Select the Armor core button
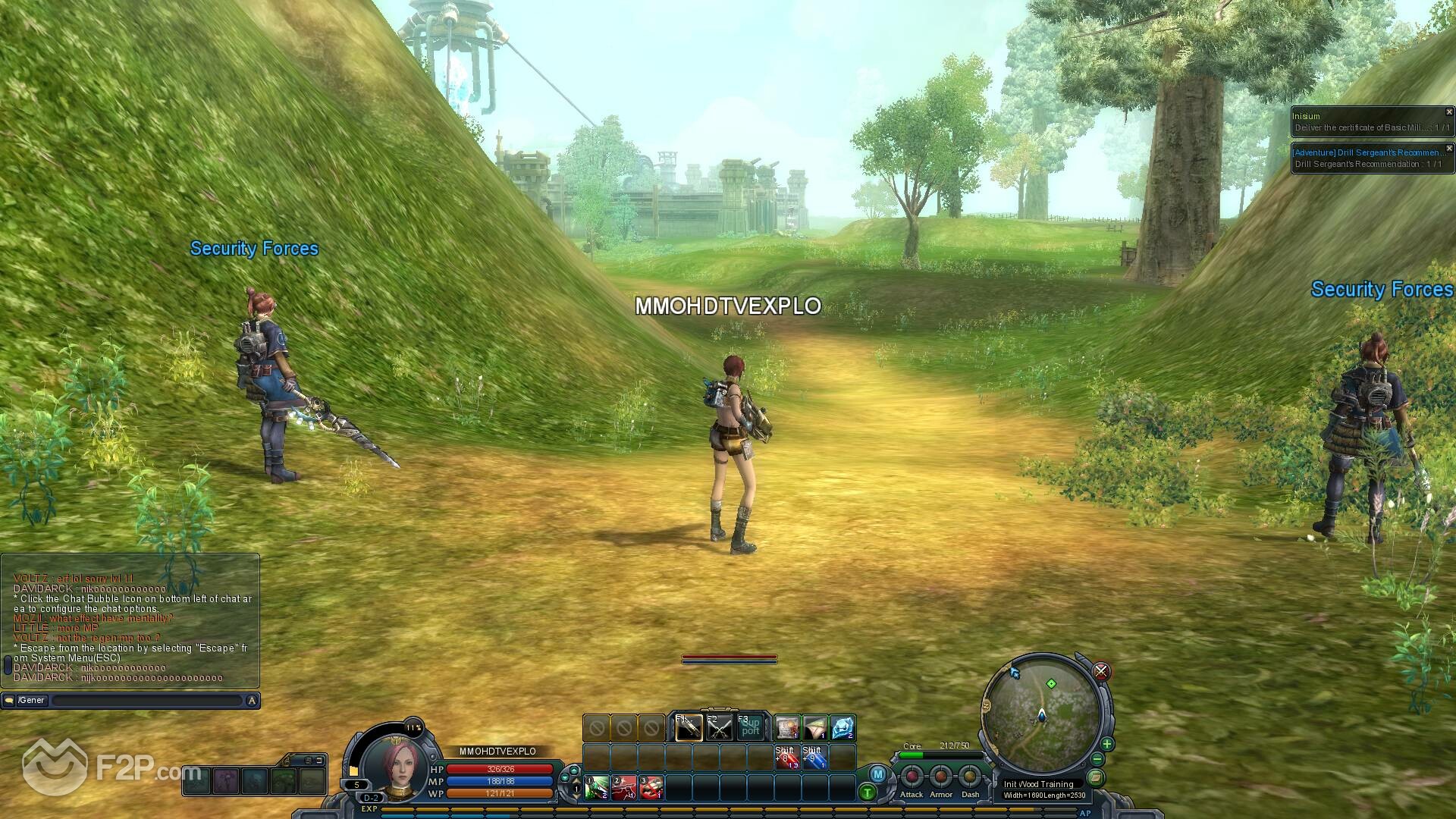The width and height of the screenshot is (1456, 819). 940,777
